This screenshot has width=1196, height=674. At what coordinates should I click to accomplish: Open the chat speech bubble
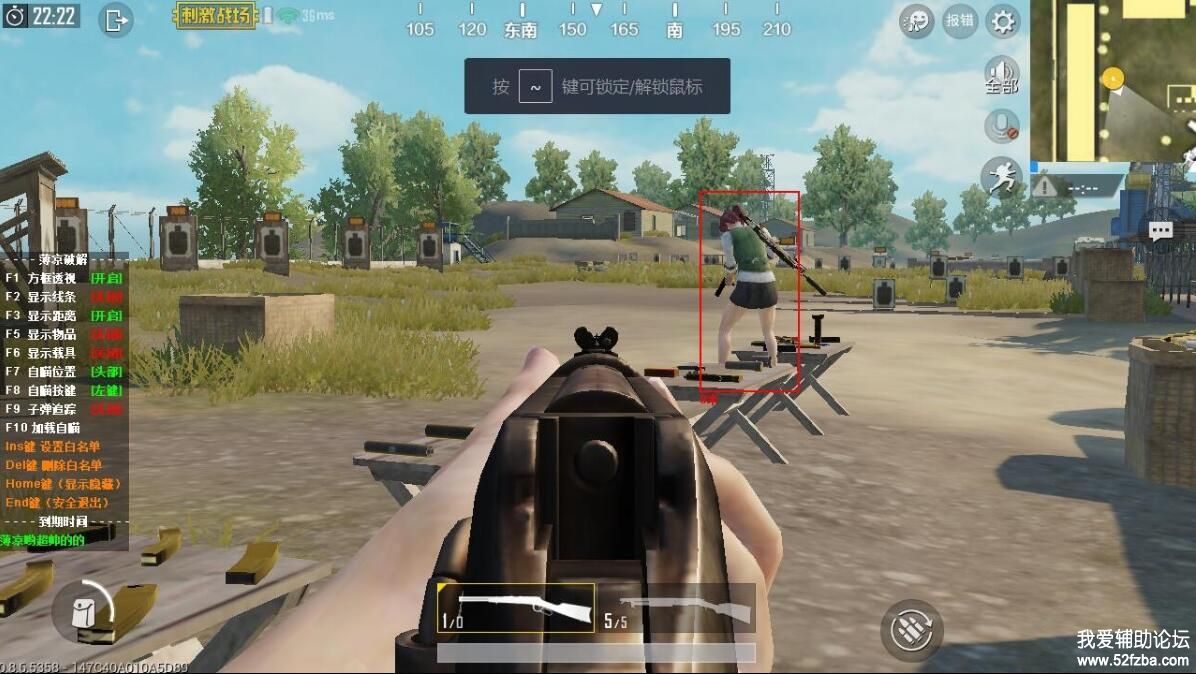1160,231
